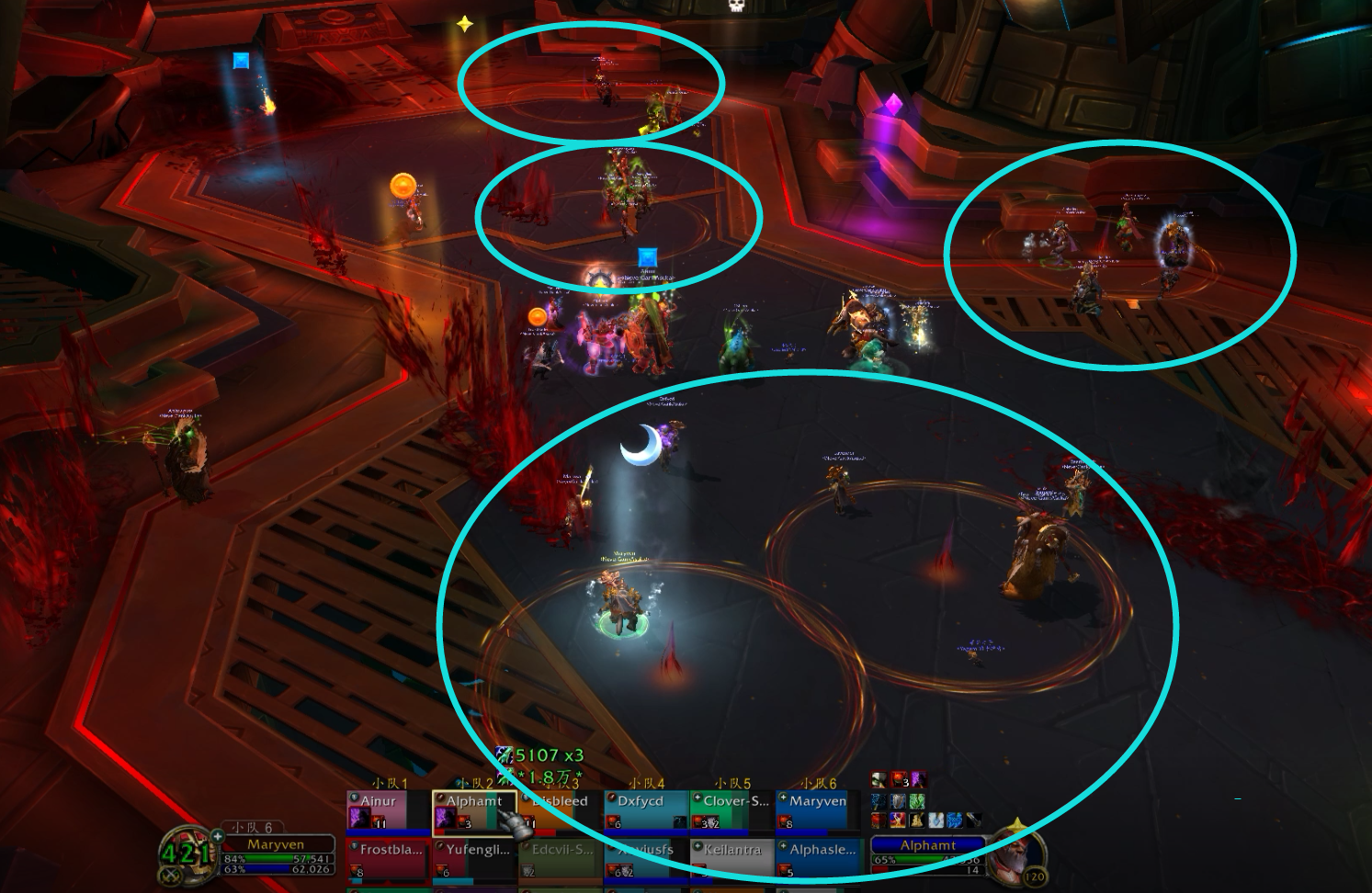Select the Dxfycd raid frame
Screen dimensions: 1372x893
pyautogui.click(x=646, y=810)
